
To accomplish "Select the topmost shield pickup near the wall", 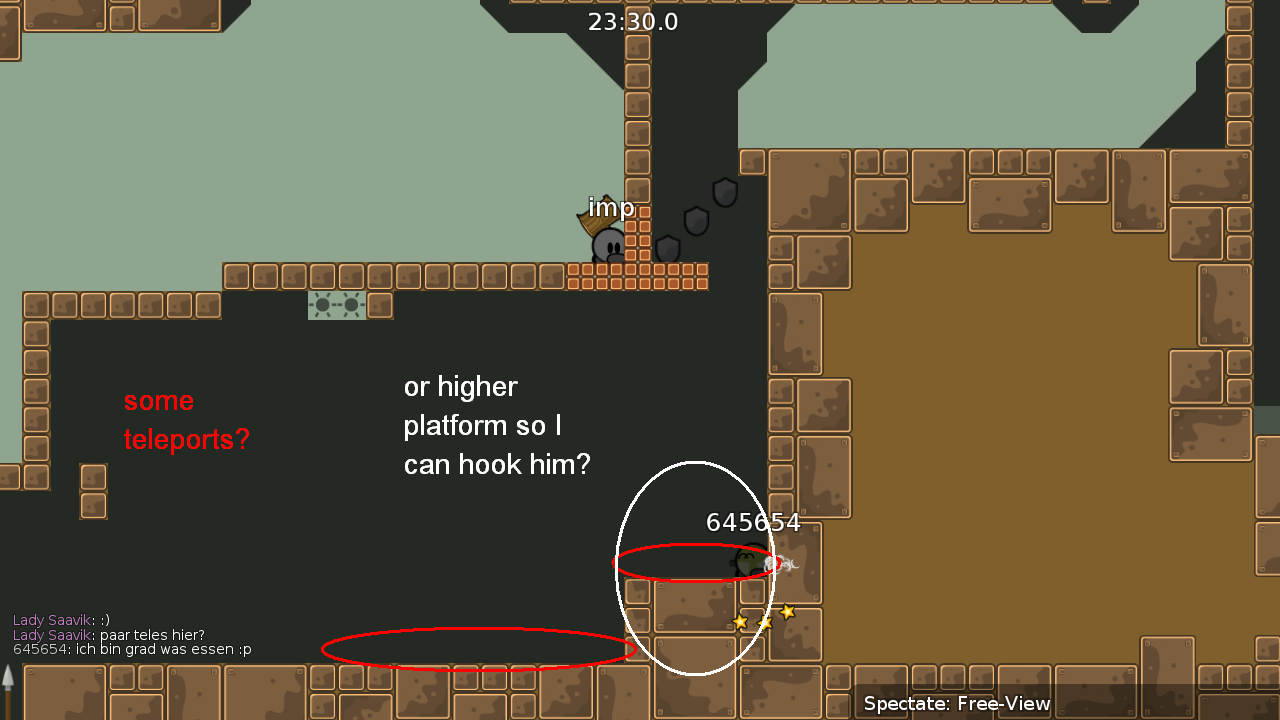I will point(725,192).
